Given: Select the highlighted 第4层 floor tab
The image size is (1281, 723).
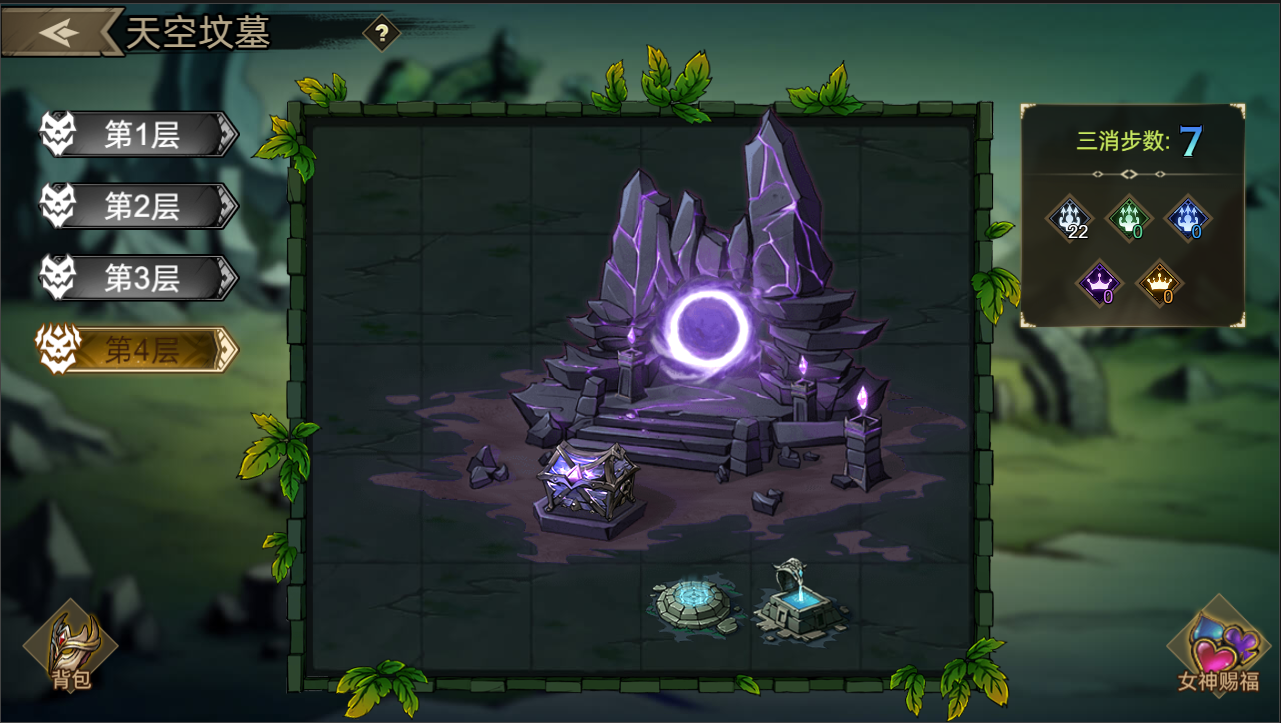Looking at the screenshot, I should [141, 349].
